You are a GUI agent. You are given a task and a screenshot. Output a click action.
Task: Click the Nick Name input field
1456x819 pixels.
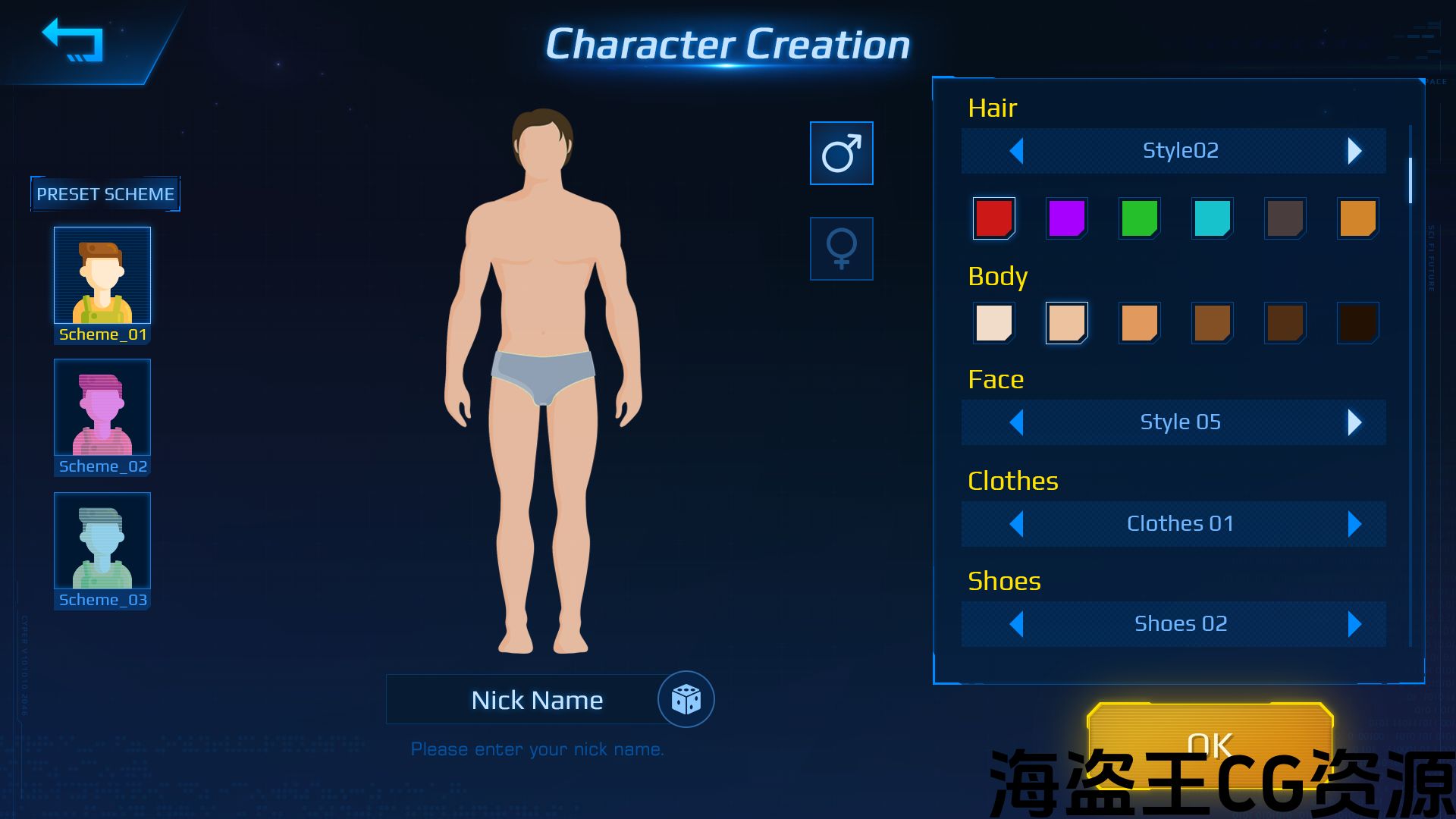coord(523,700)
